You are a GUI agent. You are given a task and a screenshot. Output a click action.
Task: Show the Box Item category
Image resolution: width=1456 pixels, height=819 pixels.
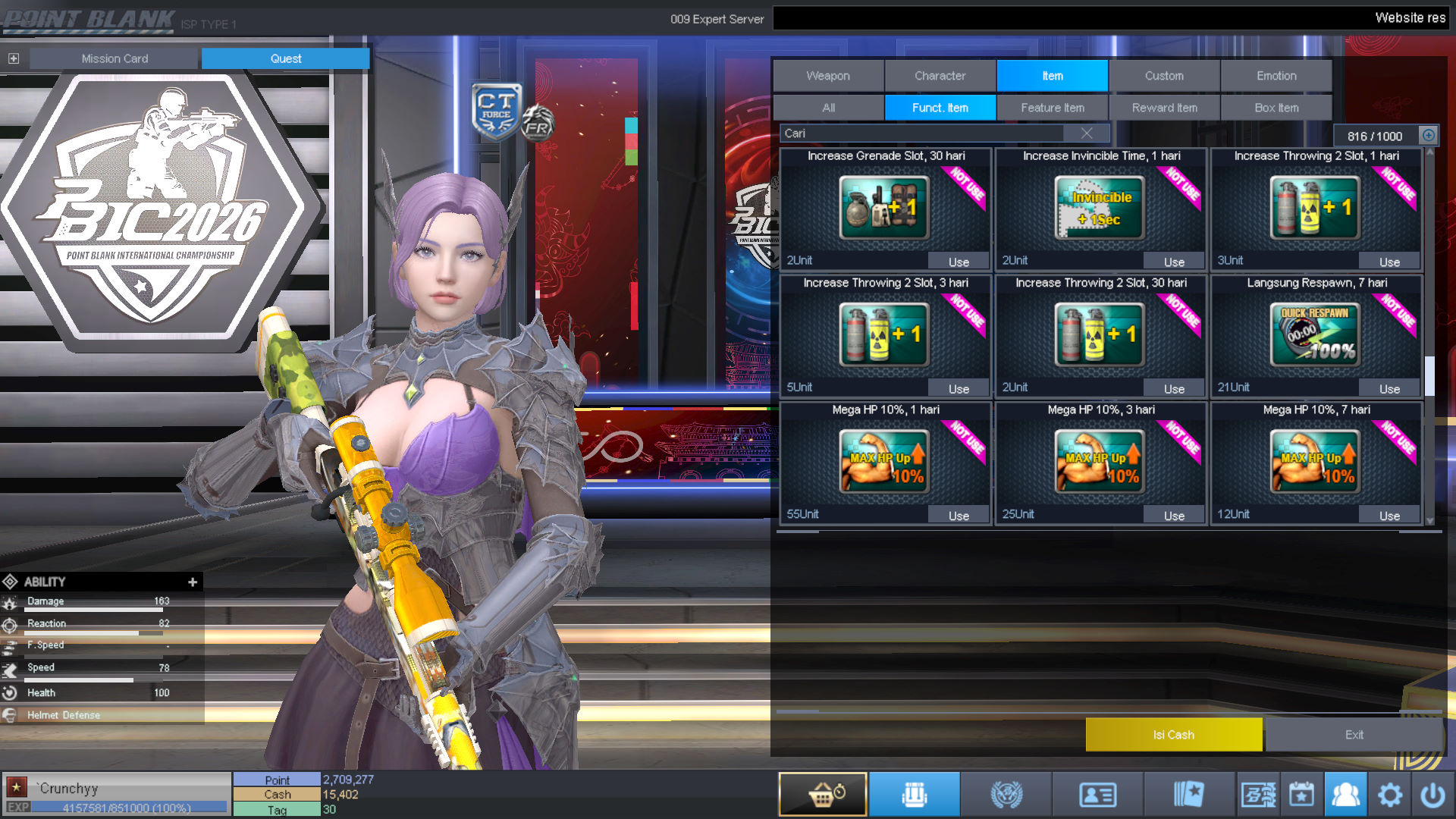[1276, 108]
